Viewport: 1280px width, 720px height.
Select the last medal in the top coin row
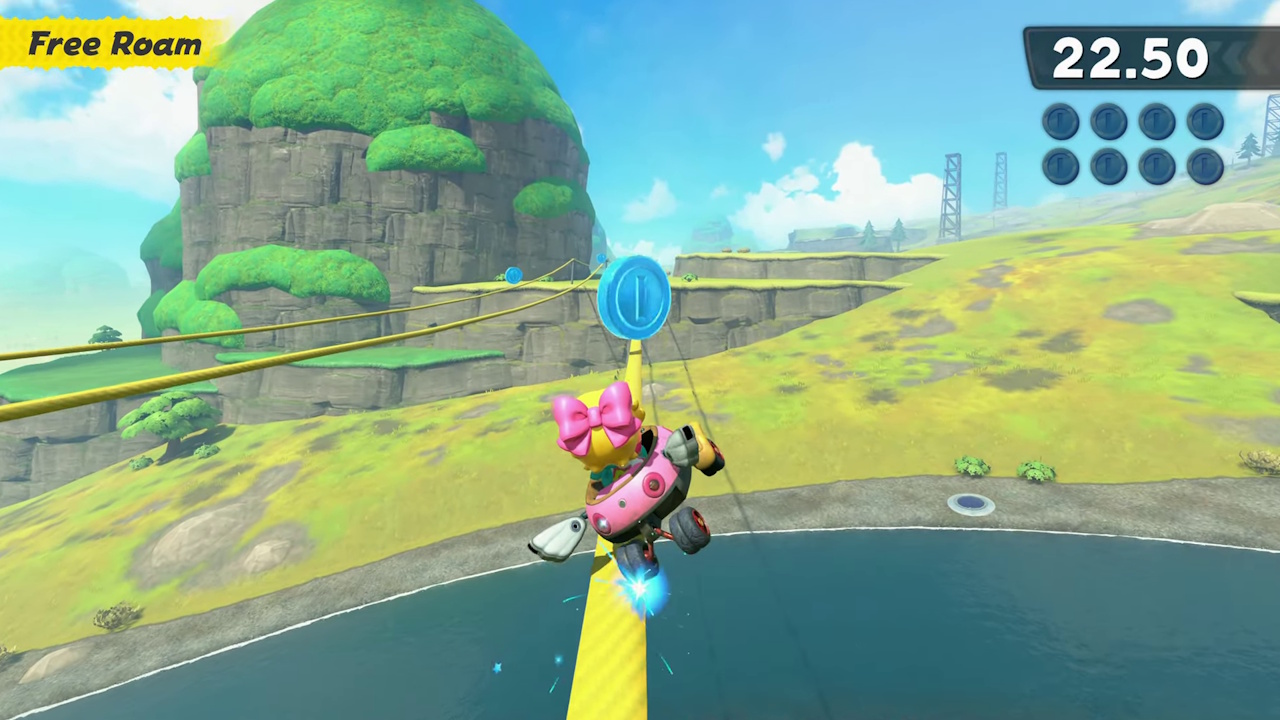point(1204,121)
